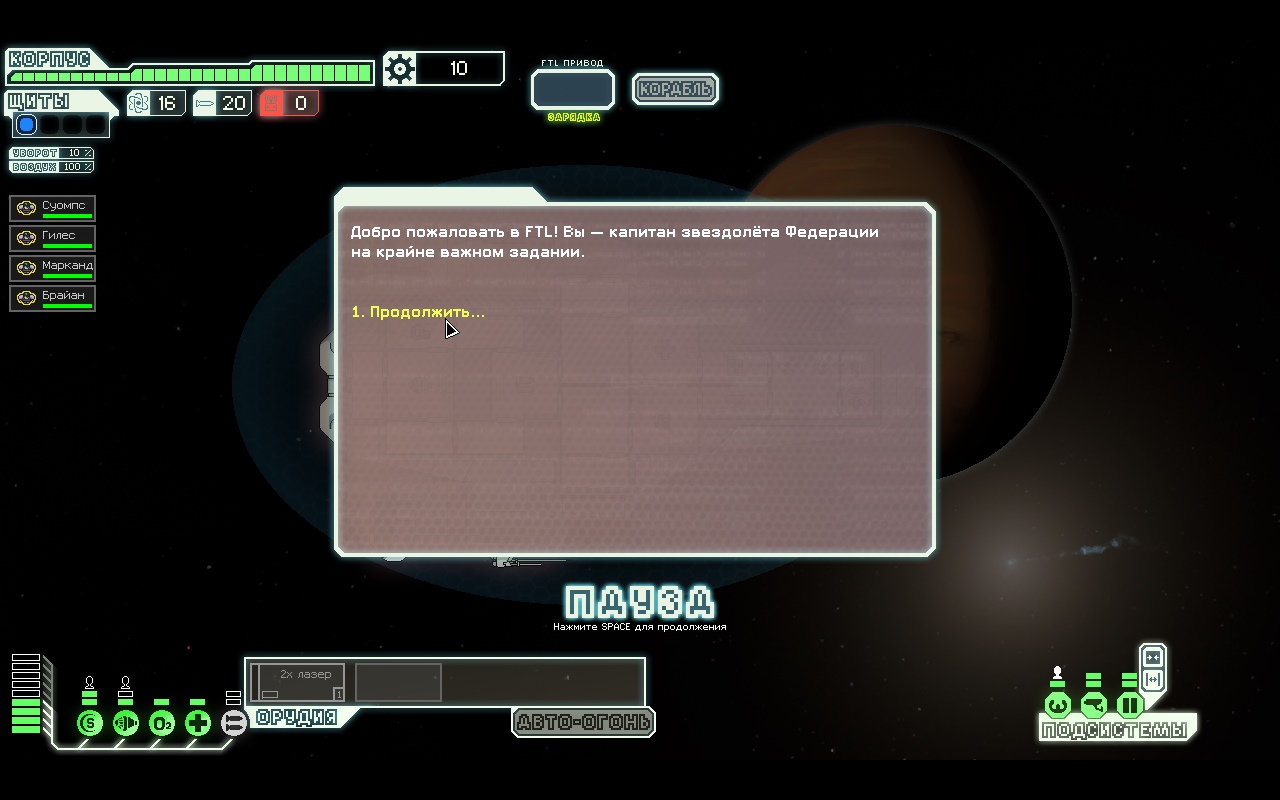Click the FTL привод jump button

573,90
